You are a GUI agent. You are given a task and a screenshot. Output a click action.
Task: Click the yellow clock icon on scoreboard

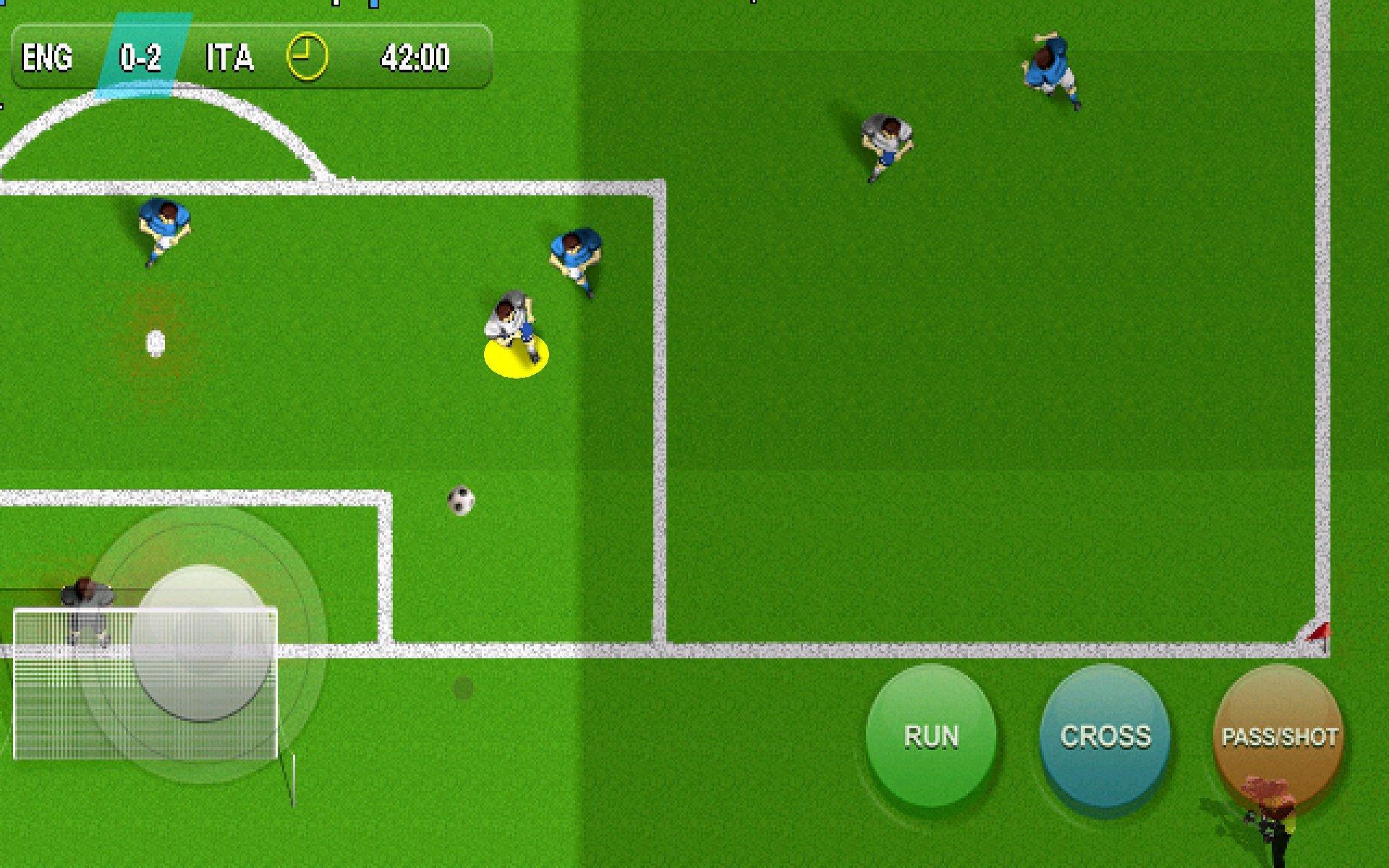coord(307,54)
